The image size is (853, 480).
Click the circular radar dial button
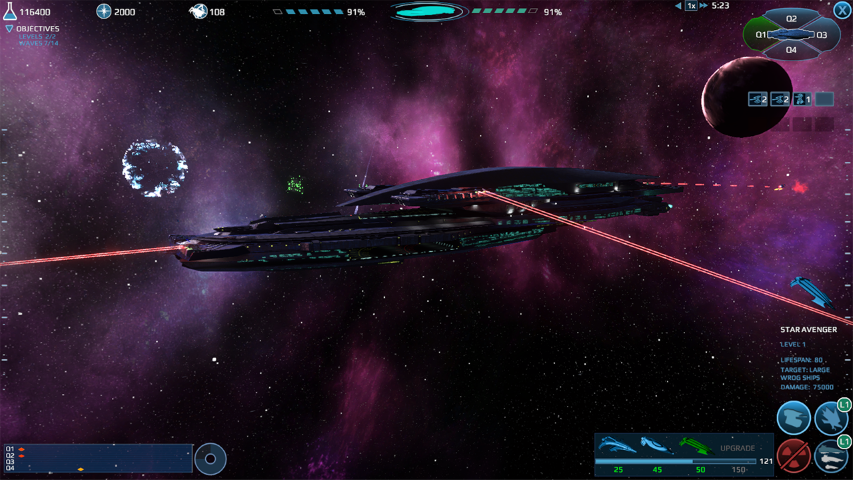click(210, 459)
